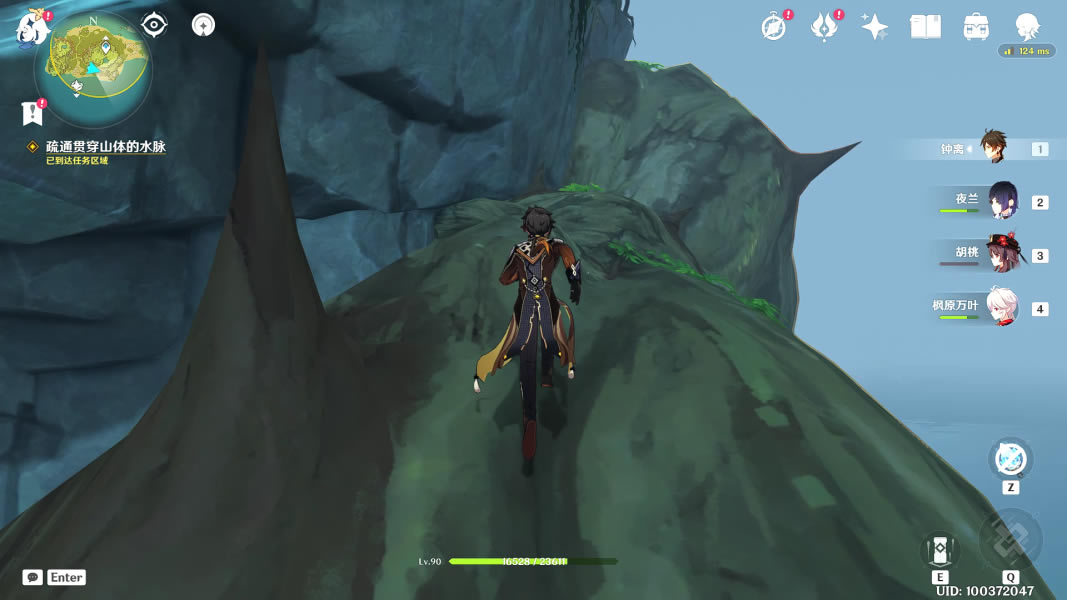Image resolution: width=1067 pixels, height=600 pixels.
Task: Switch to party member 胡桃
Action: [1001, 254]
